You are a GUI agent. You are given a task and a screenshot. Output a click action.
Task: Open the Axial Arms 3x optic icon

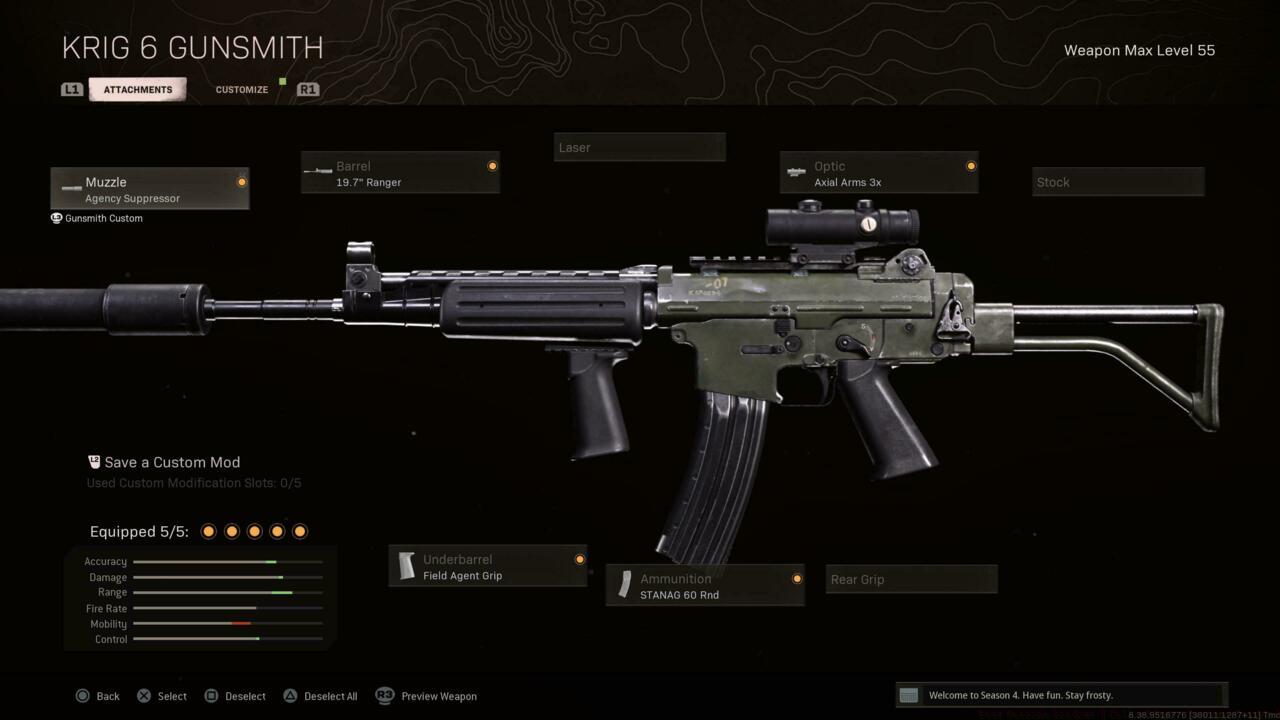click(797, 170)
